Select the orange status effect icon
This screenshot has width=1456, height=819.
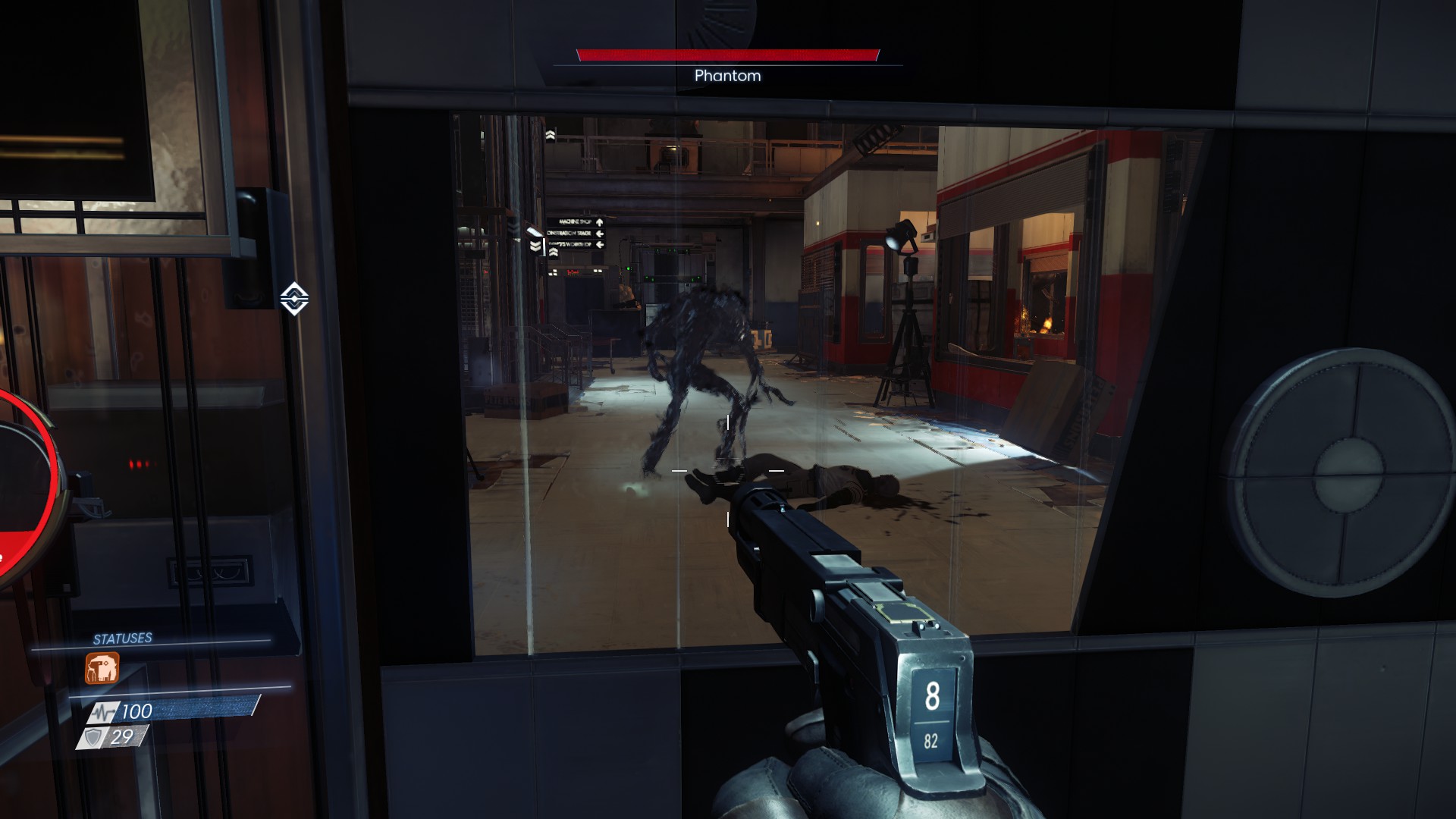pos(102,669)
